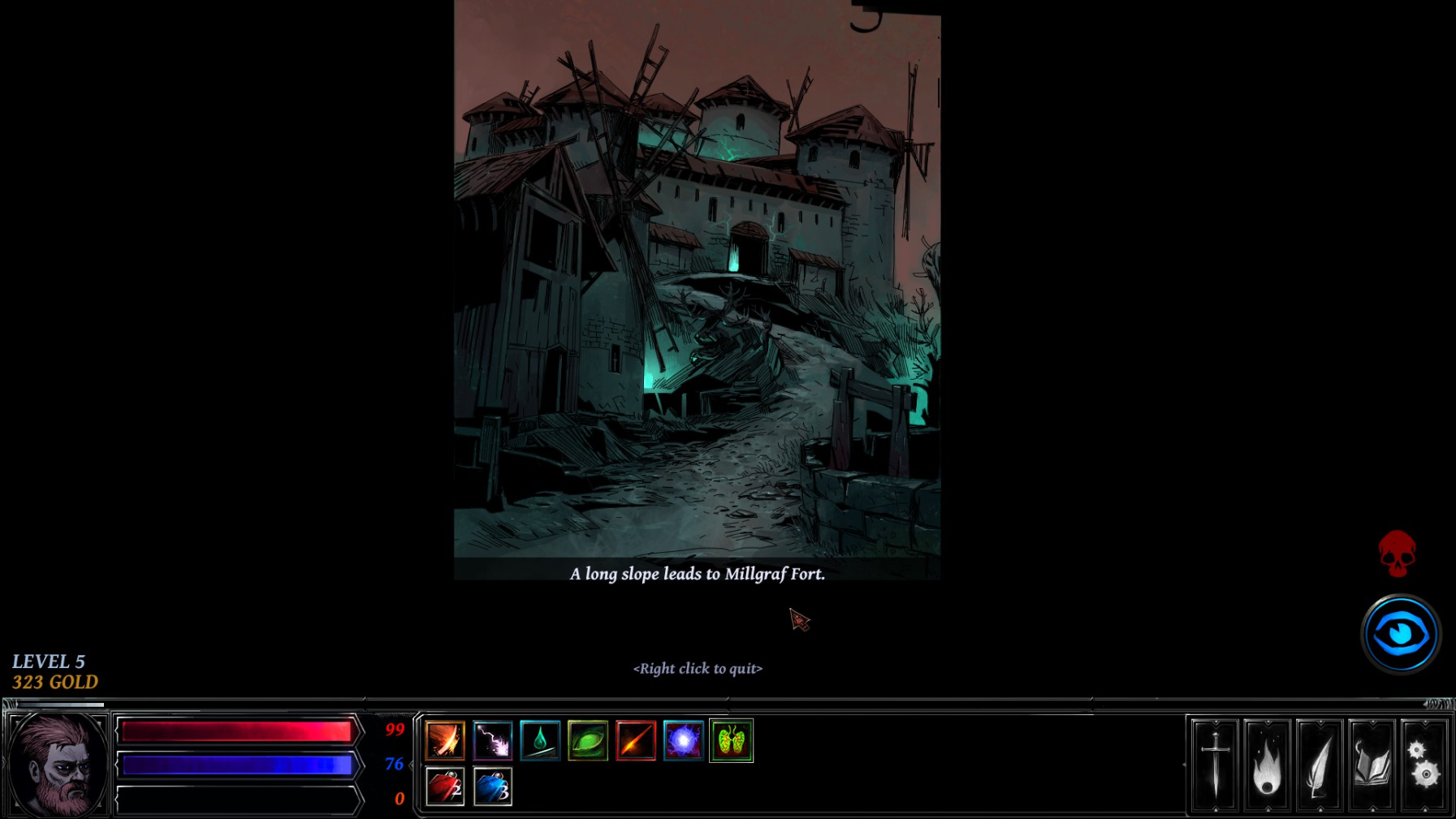The image size is (1456, 819).
Task: Click the blue eye button
Action: 1401,634
